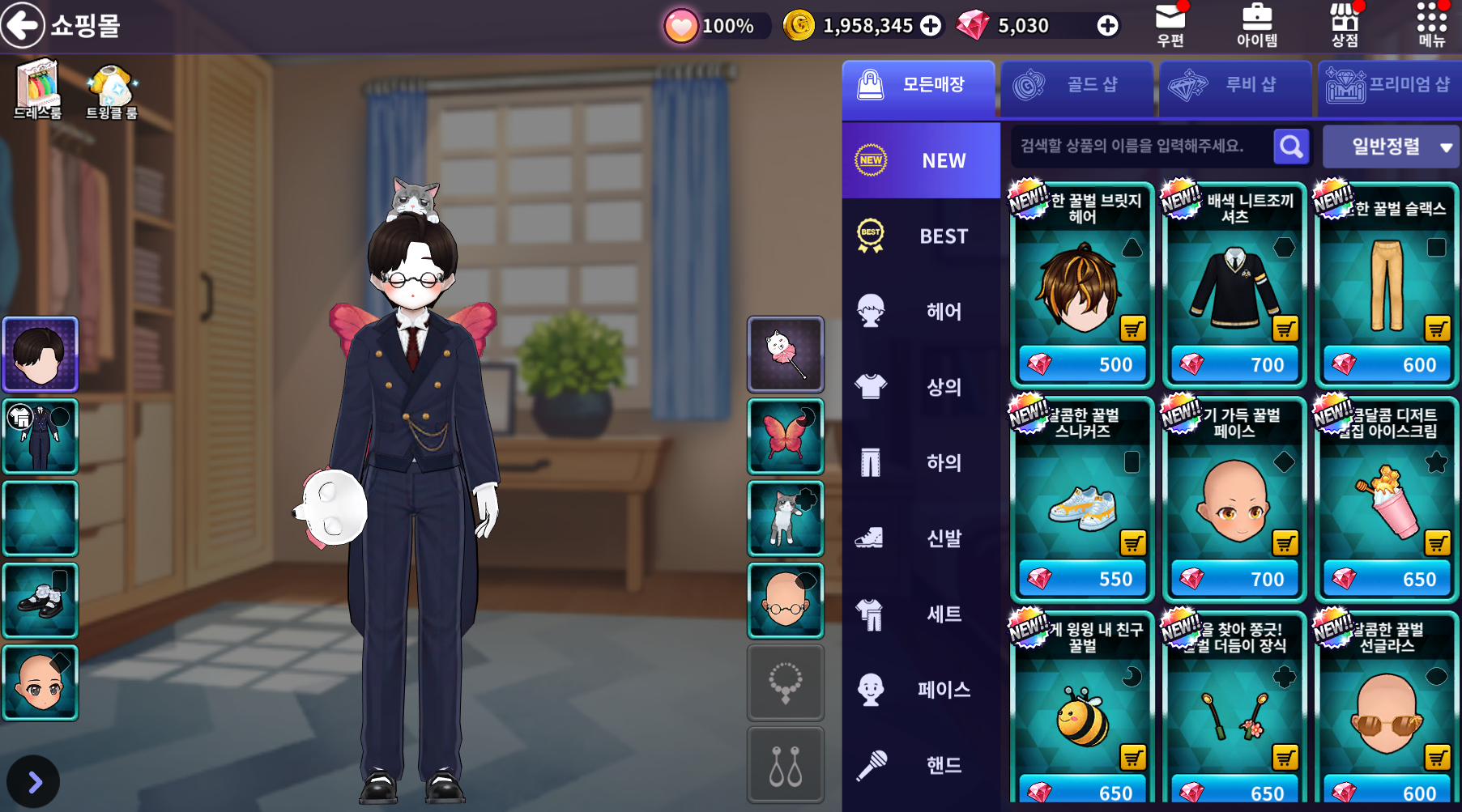
Task: Select the equipped butterfly wings slot
Action: click(x=785, y=436)
